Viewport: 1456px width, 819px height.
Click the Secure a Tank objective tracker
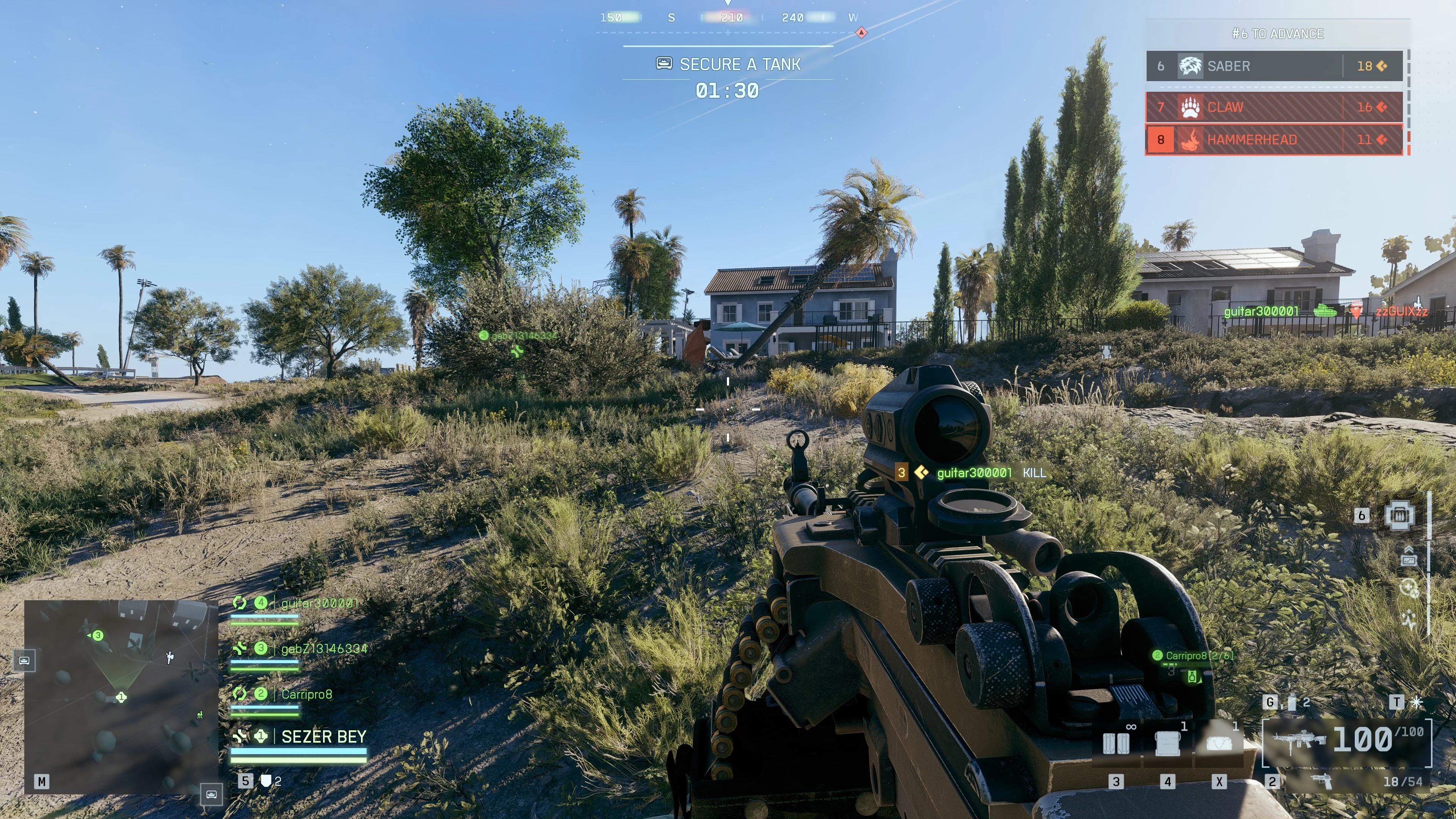click(728, 64)
